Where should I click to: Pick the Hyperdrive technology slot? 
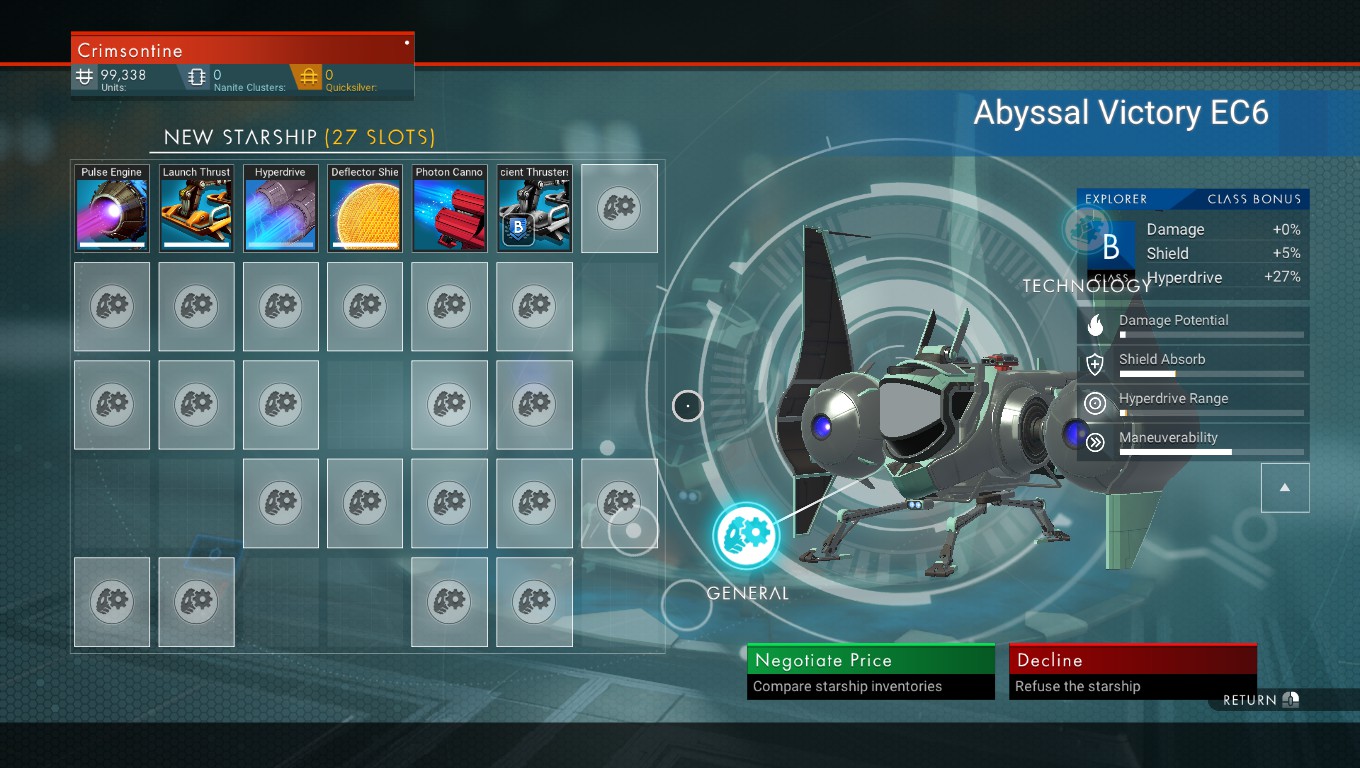coord(280,208)
